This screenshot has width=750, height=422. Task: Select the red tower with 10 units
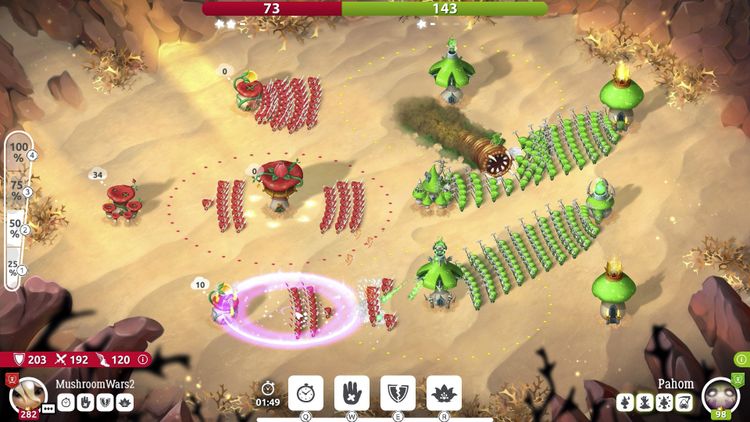222,306
